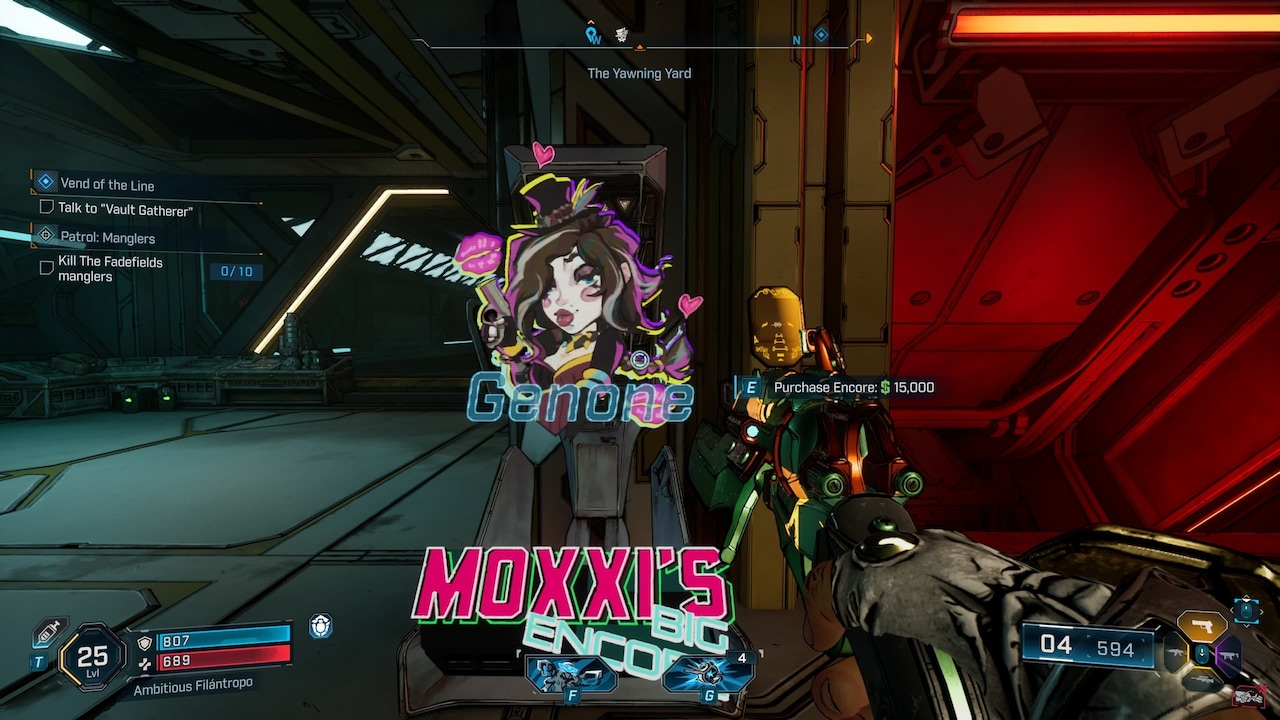Throw the ordnance grenade slot on G
Screen dimensions: 1280x720
708,673
